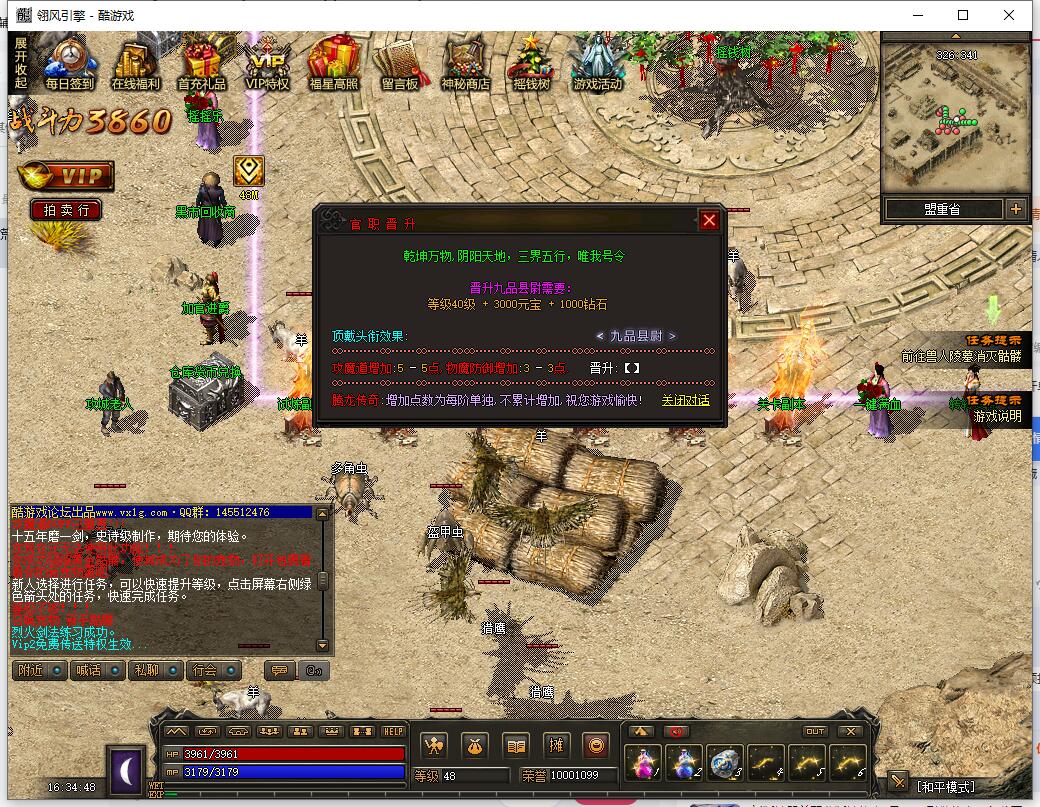
Task: Click the minimap in the corner
Action: 955,113
